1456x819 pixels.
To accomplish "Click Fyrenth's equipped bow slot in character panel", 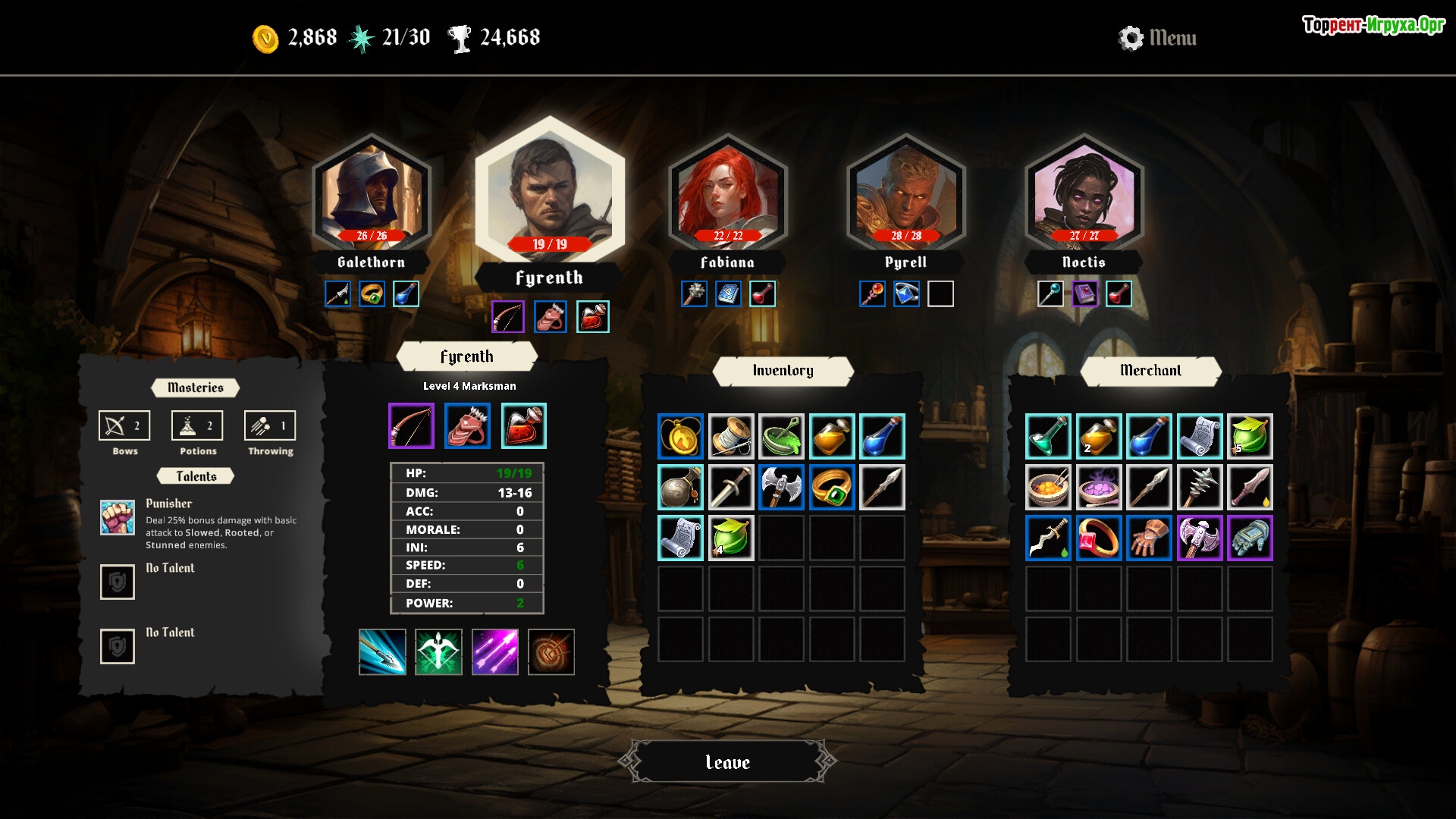I will (411, 426).
